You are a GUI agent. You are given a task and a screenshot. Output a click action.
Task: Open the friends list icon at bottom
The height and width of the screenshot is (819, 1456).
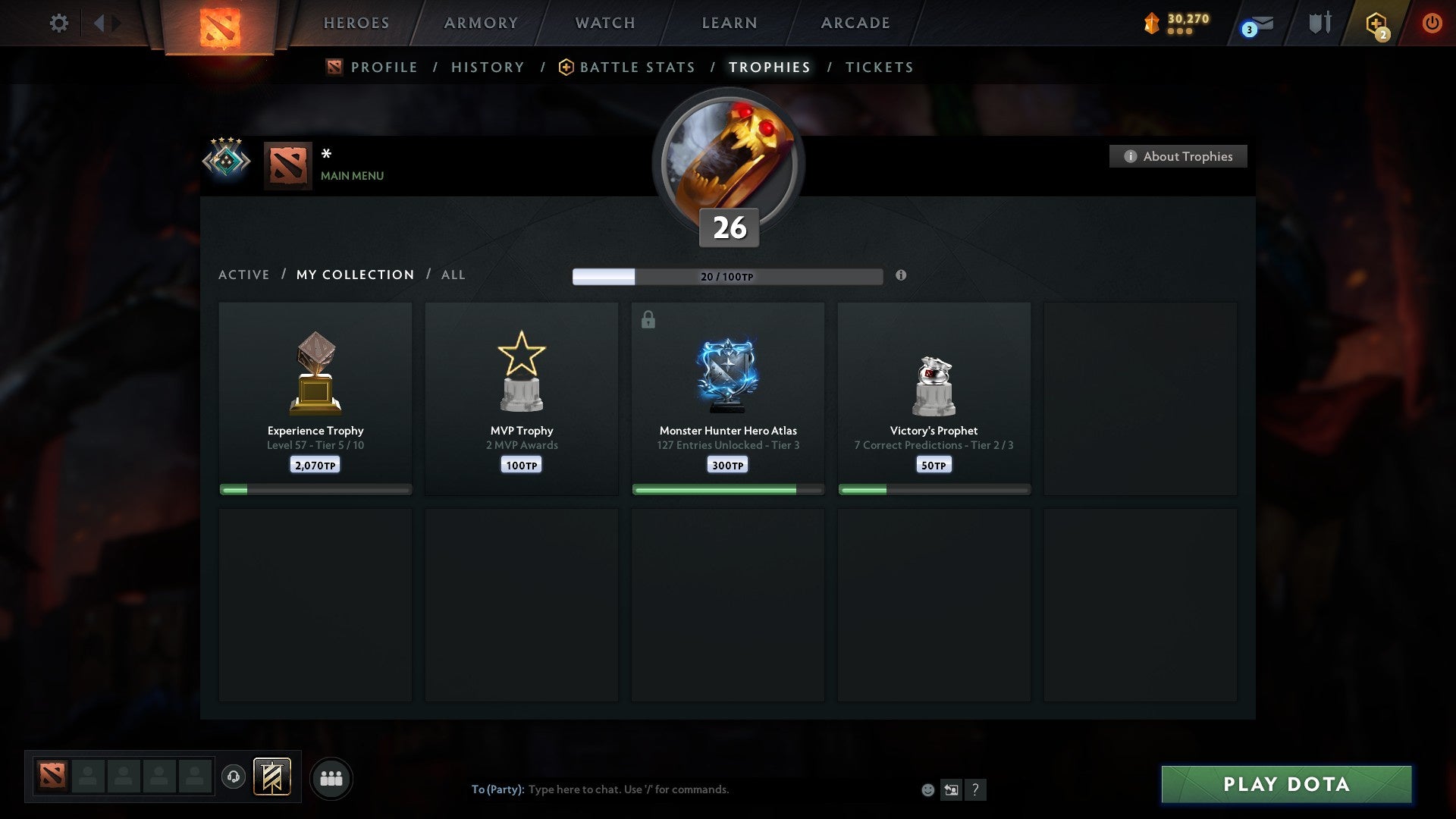331,777
